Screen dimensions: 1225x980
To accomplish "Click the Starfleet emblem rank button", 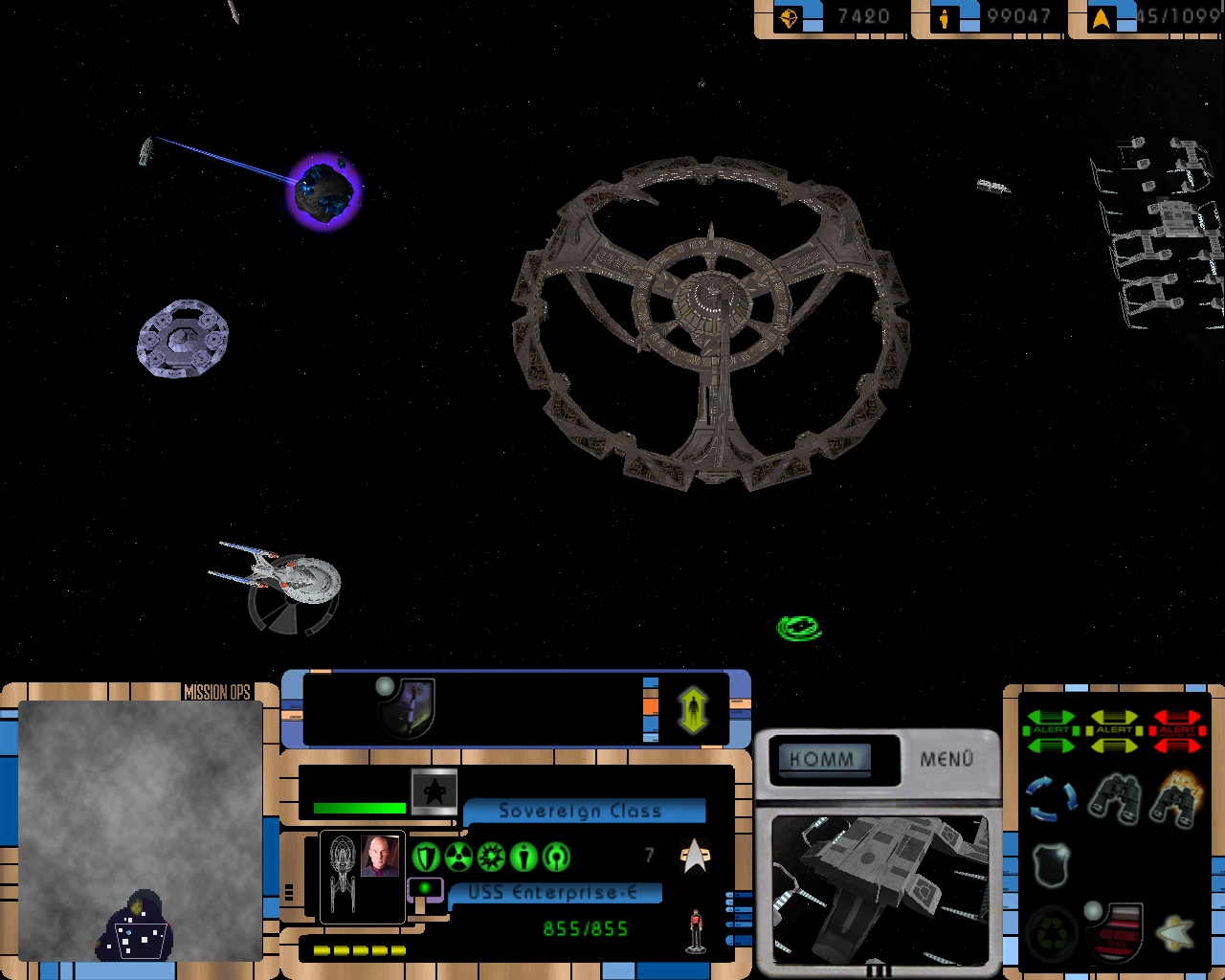I will click(434, 791).
